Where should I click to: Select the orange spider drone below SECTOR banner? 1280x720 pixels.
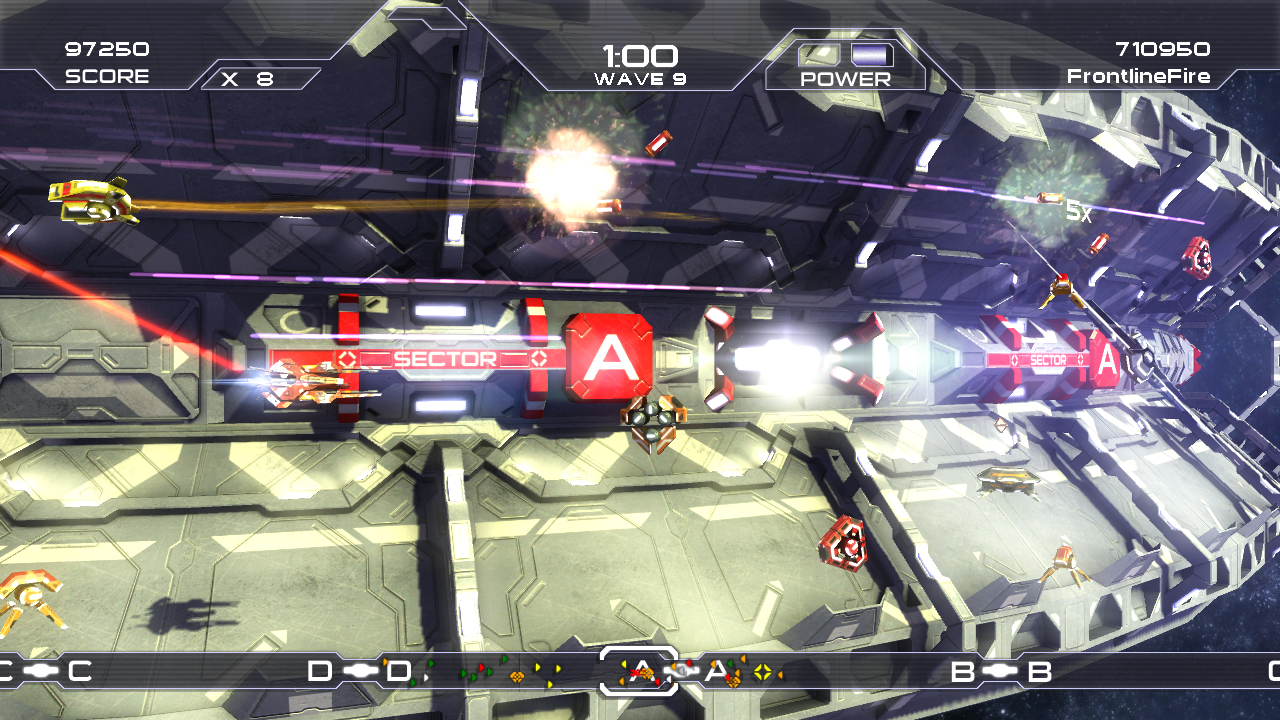coord(655,420)
